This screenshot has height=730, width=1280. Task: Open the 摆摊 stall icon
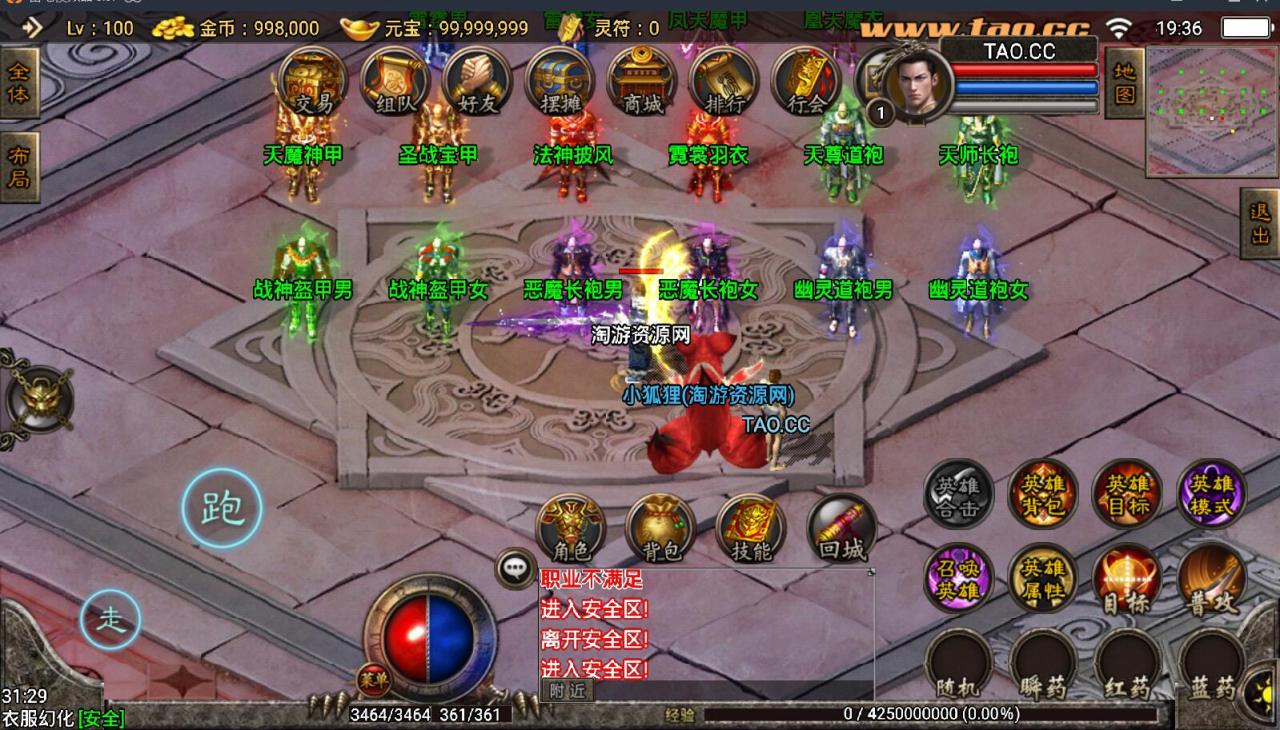pyautogui.click(x=560, y=80)
